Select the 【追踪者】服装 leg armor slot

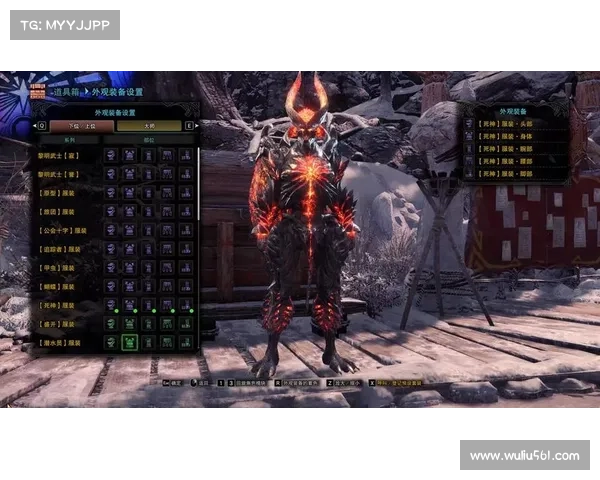186,248
